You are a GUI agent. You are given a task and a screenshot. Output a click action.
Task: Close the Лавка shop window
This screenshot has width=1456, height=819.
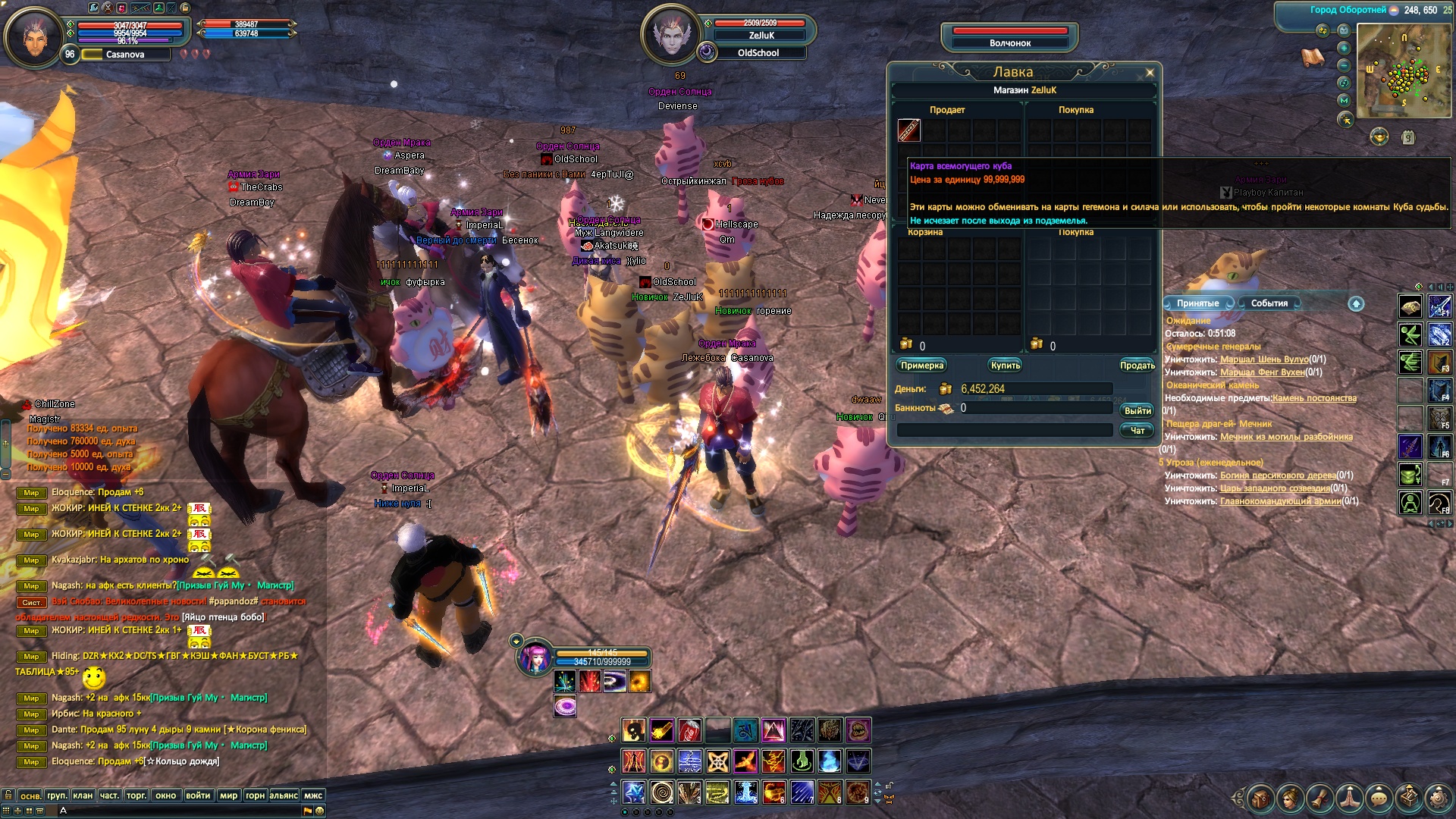[x=1150, y=73]
